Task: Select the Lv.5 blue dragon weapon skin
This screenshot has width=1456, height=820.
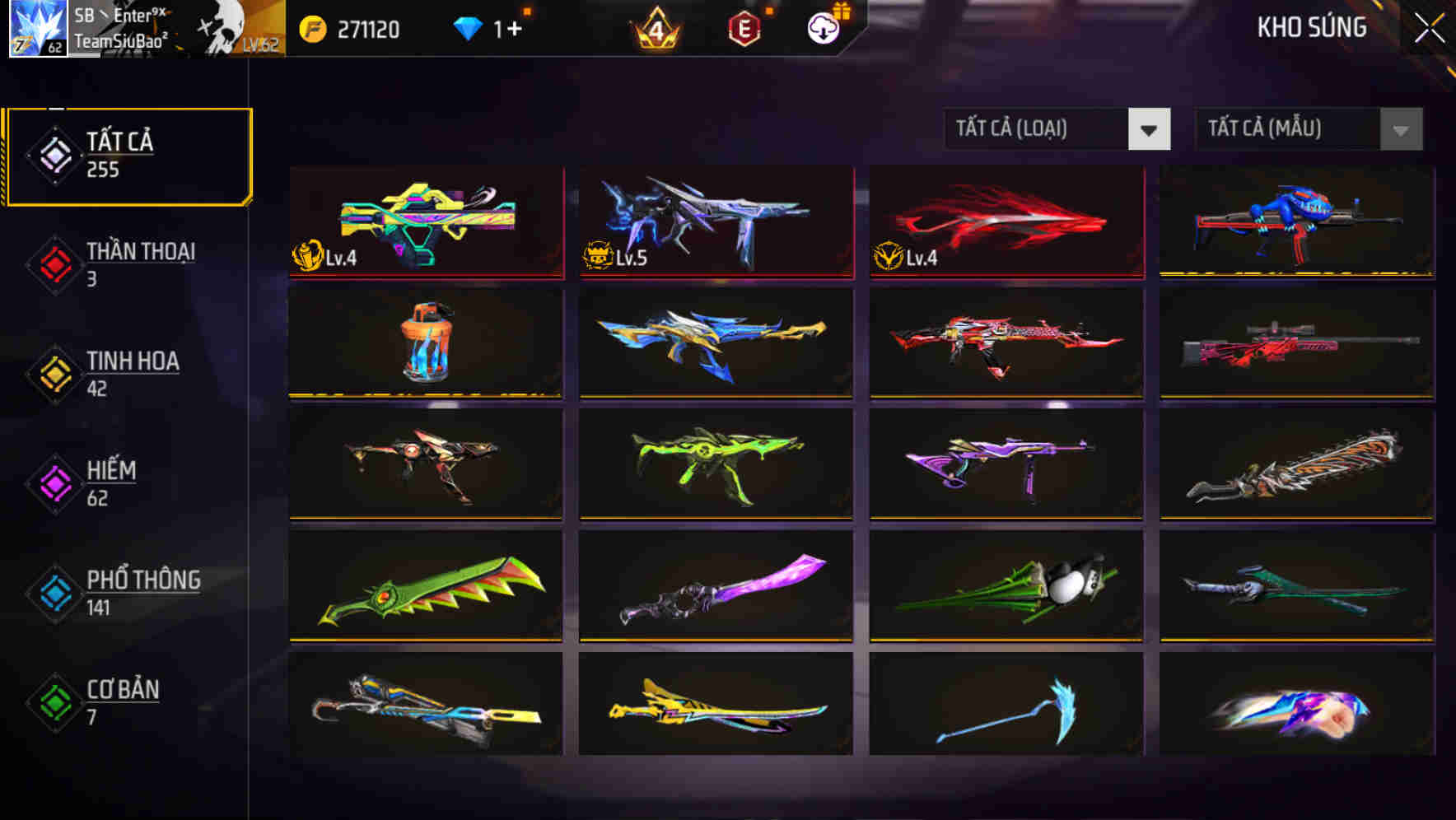Action: 715,222
